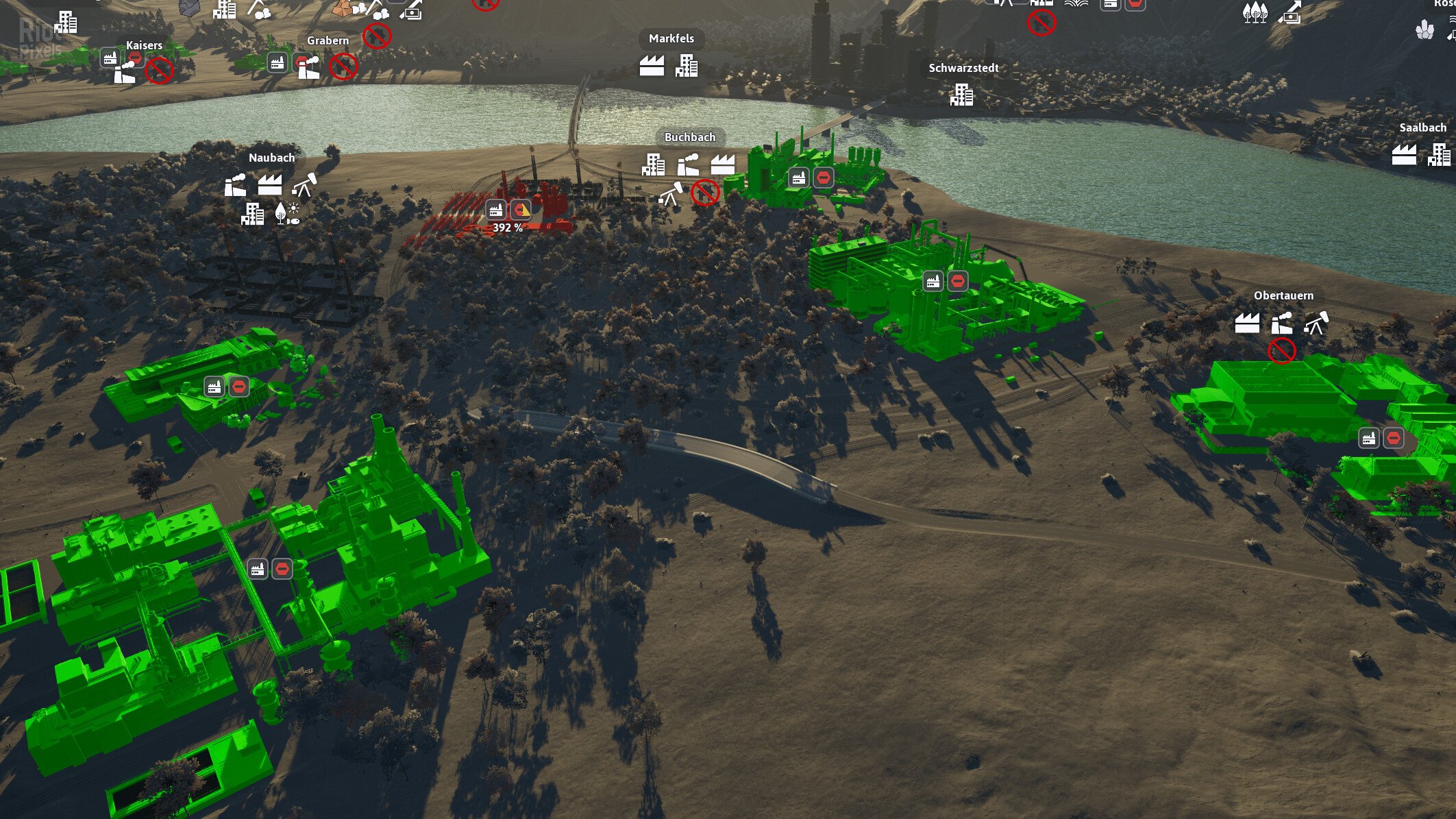Toggle the prohibition marker below Obertauern
Image resolution: width=1456 pixels, height=819 pixels.
[x=1282, y=350]
